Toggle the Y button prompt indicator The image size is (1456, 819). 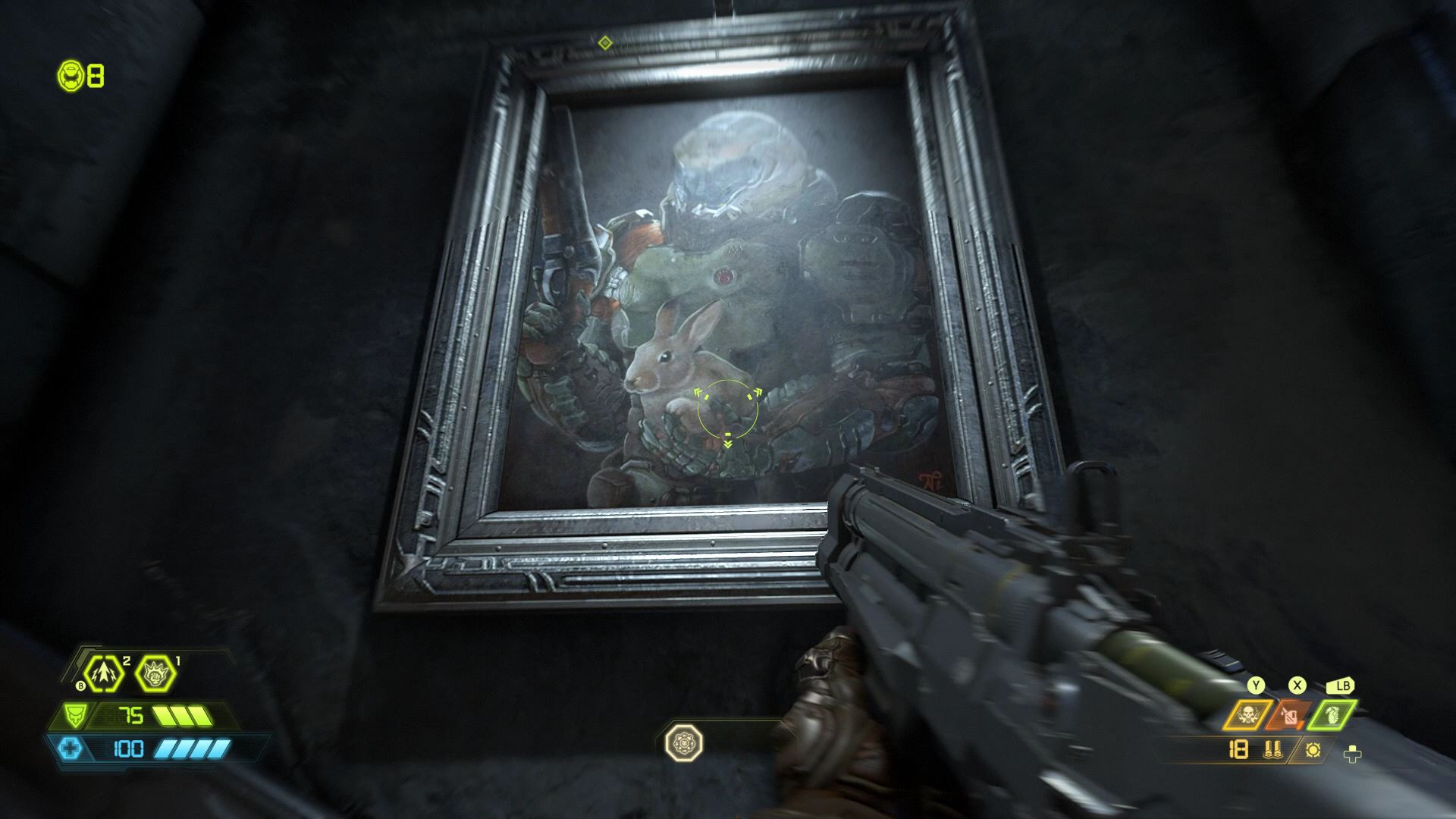[x=1256, y=685]
